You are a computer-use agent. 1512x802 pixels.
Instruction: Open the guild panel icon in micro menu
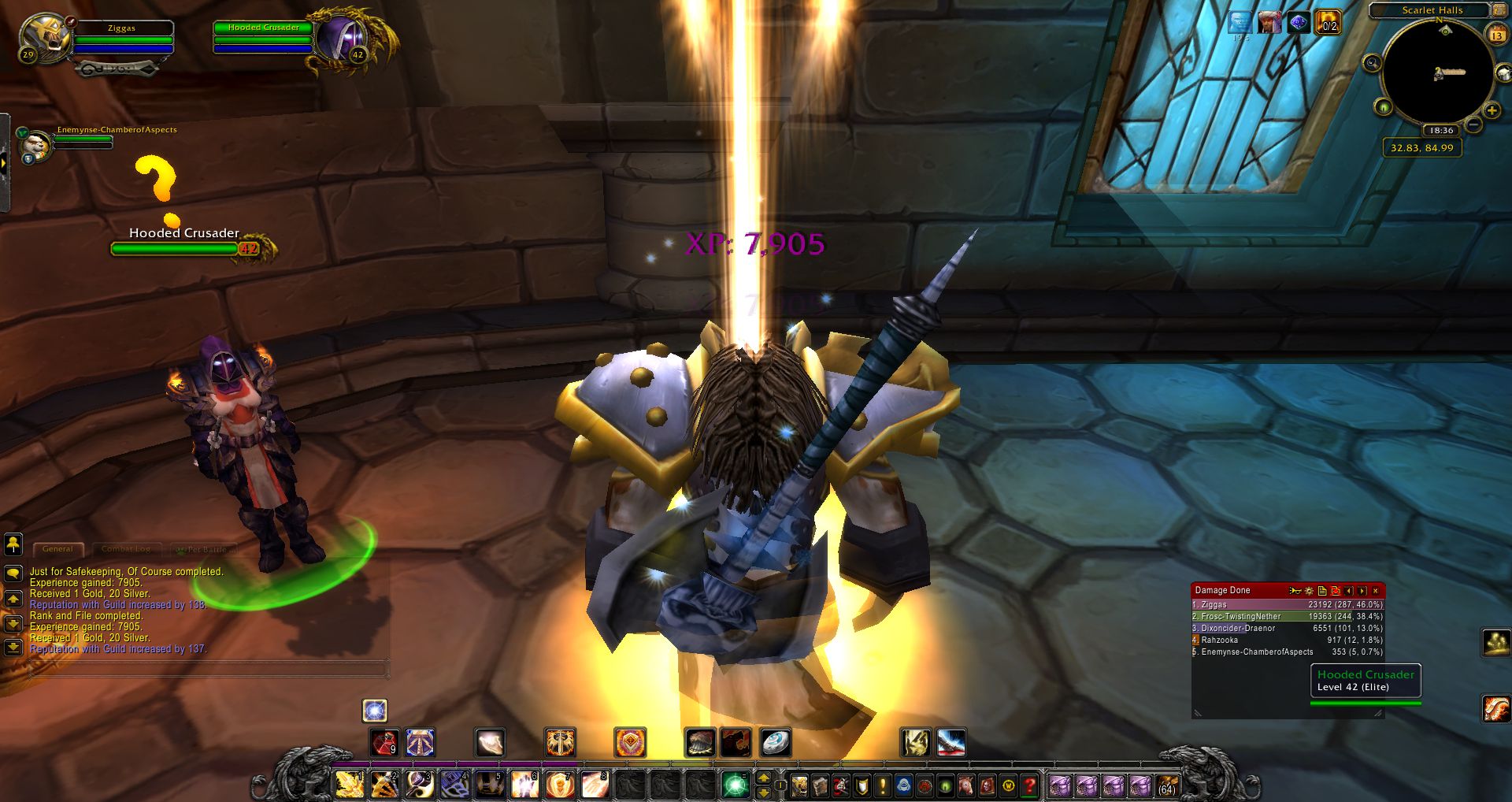pyautogui.click(x=904, y=785)
